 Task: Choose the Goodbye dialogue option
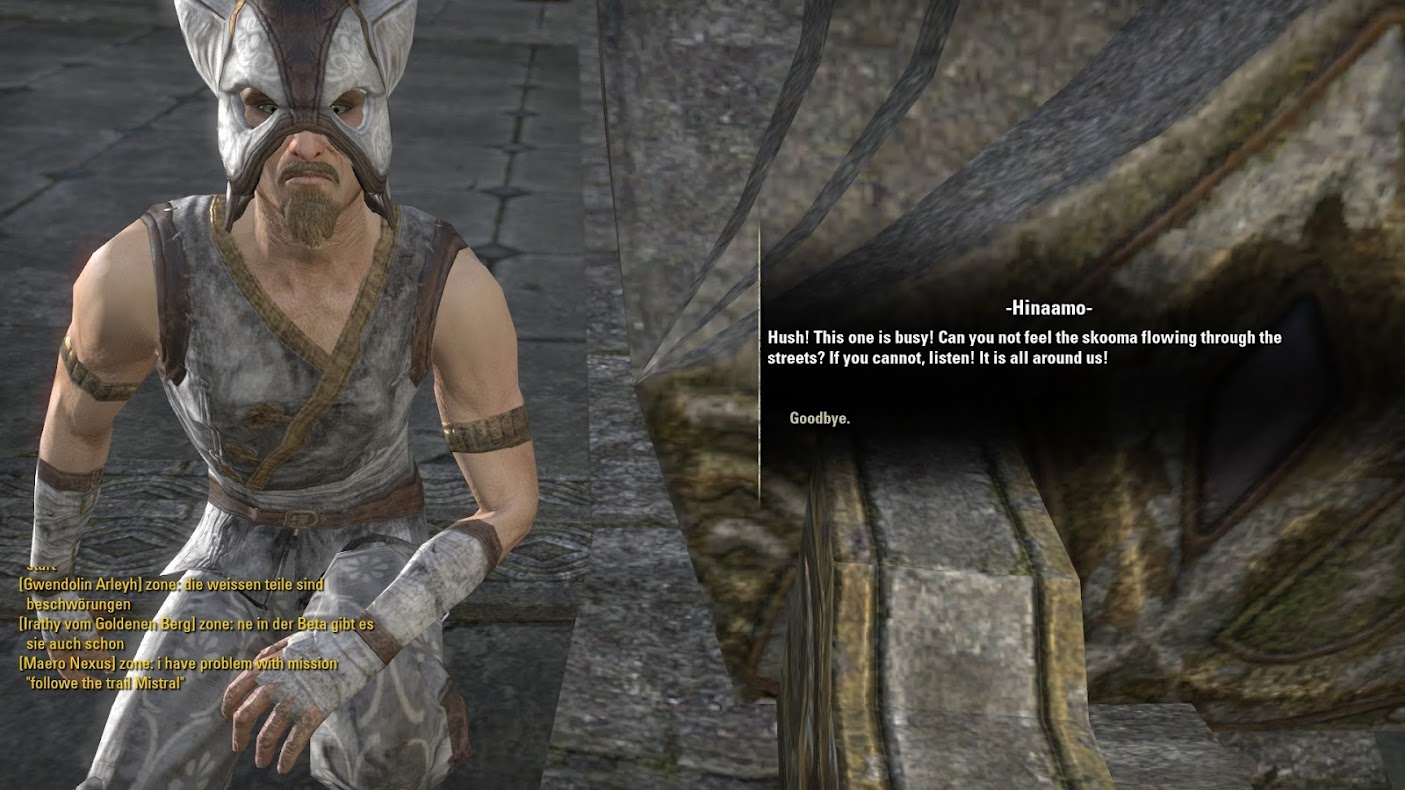[820, 419]
